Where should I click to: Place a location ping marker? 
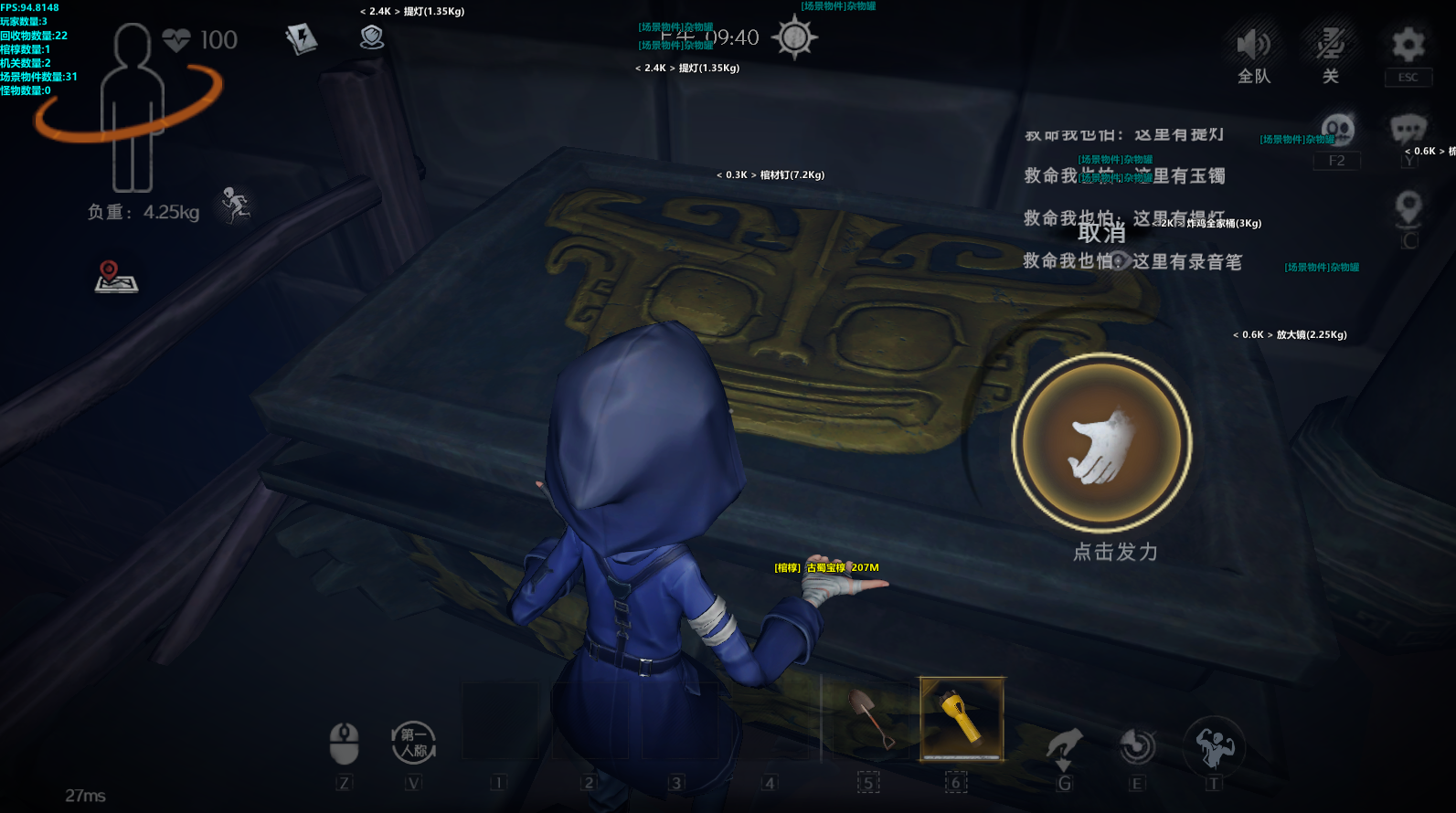[x=1408, y=208]
